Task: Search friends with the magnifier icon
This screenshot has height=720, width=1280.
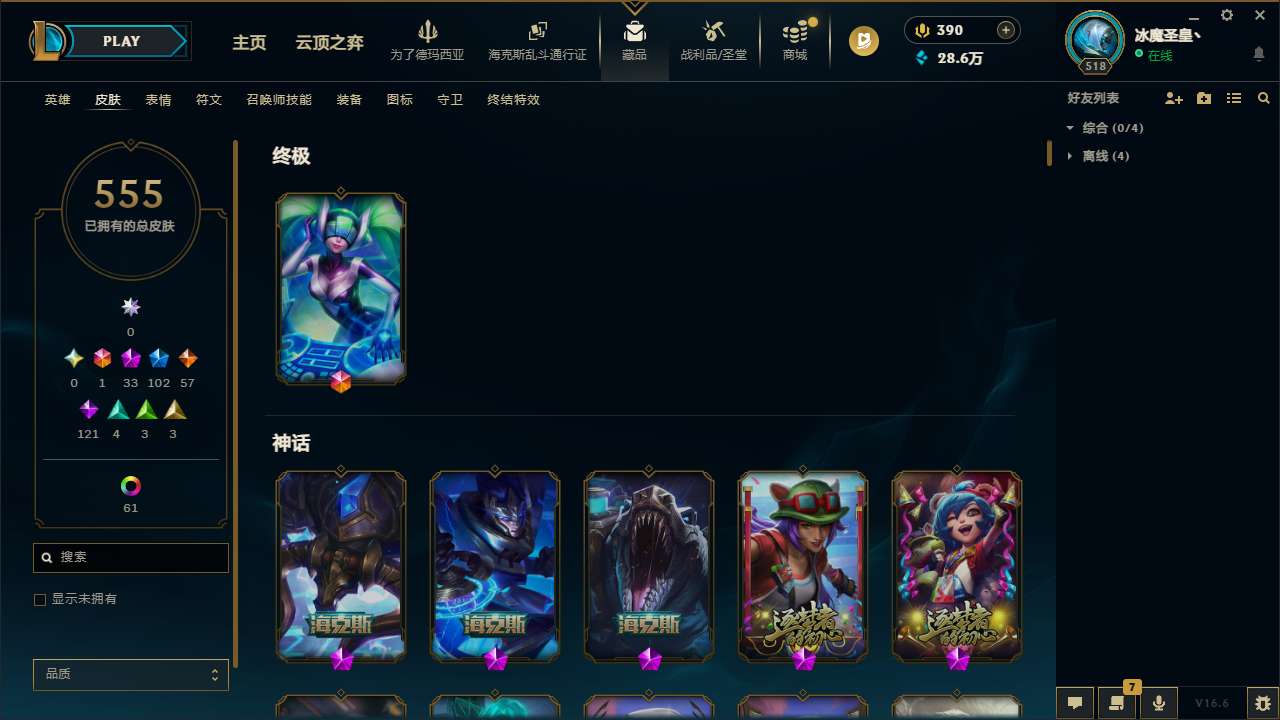Action: point(1264,98)
